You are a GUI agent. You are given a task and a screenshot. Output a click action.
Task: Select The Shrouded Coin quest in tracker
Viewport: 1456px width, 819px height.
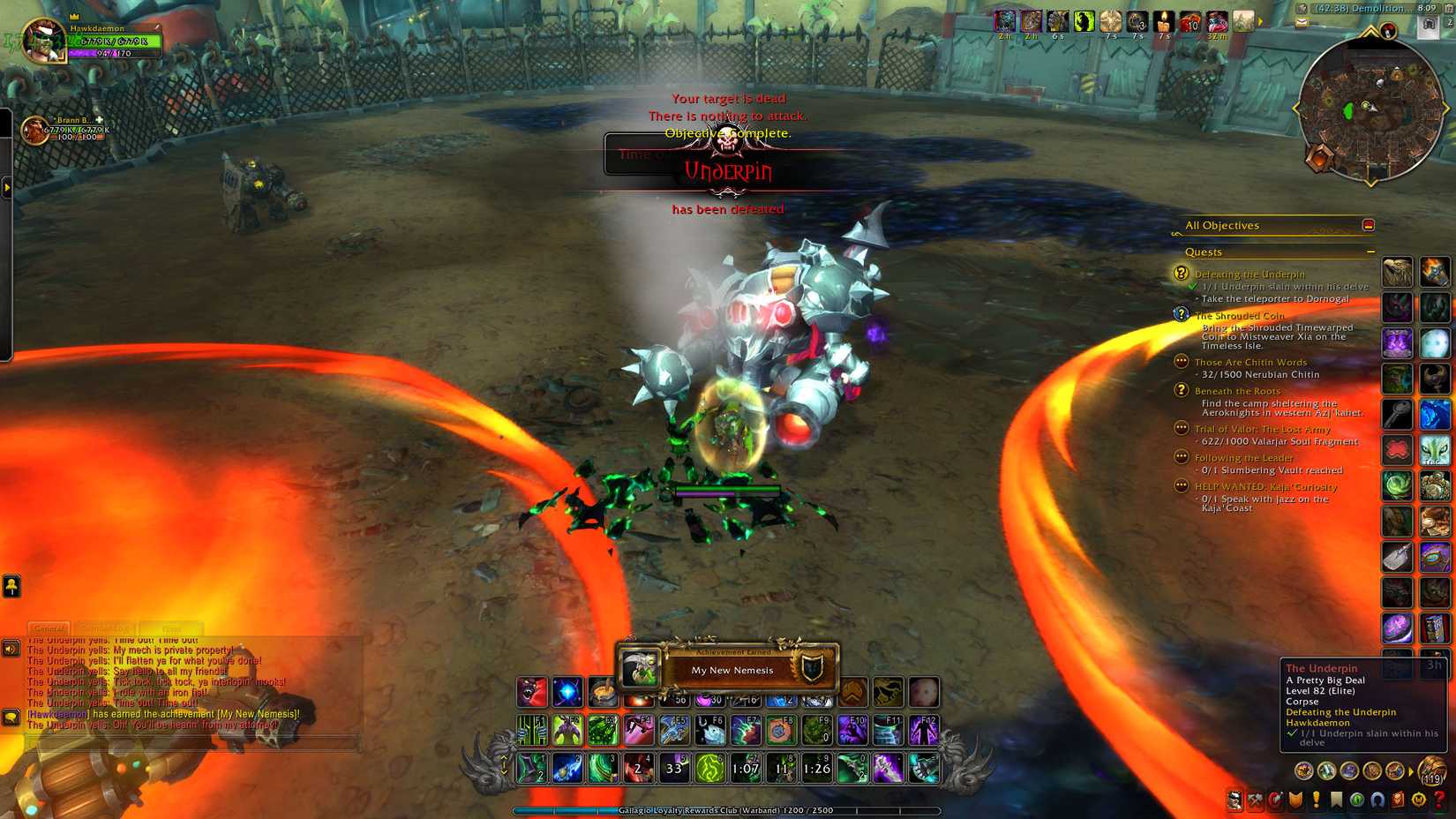pos(1240,315)
